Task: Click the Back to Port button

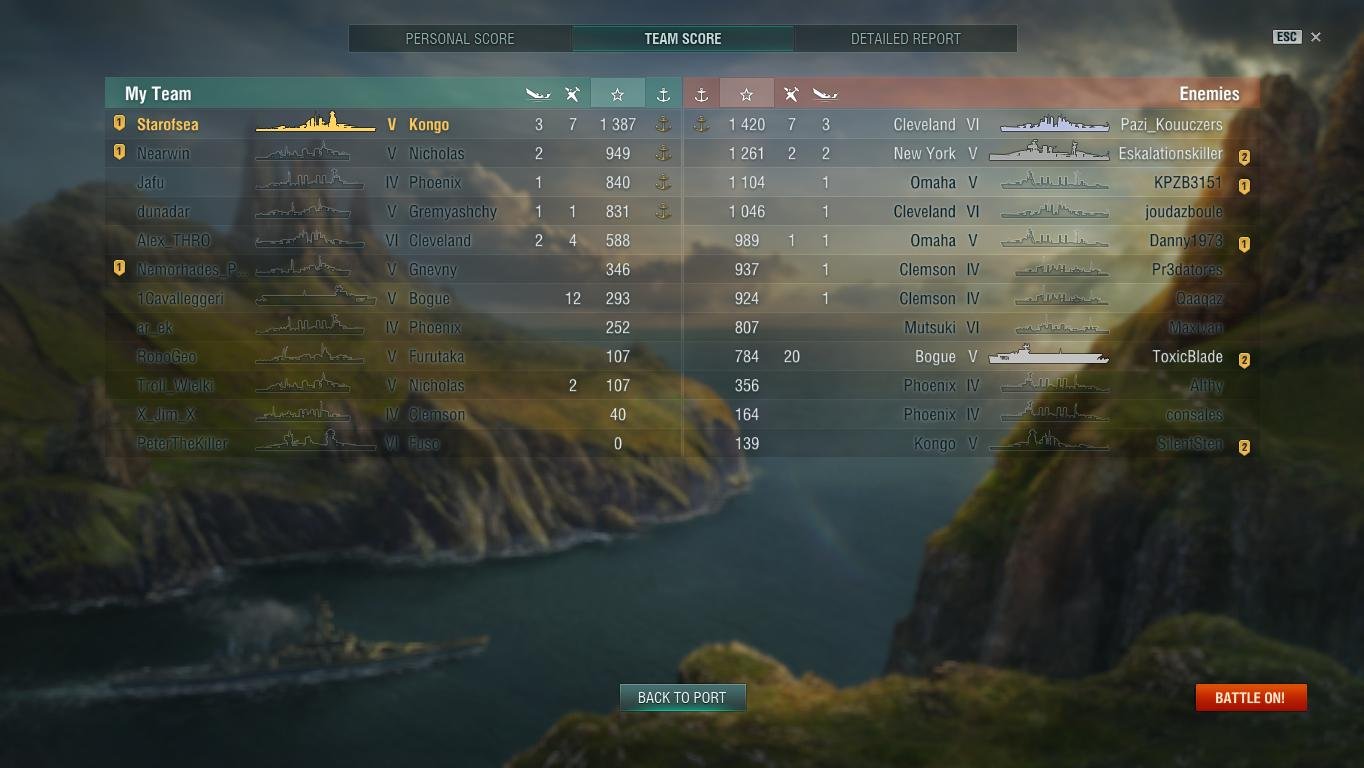Action: (683, 697)
